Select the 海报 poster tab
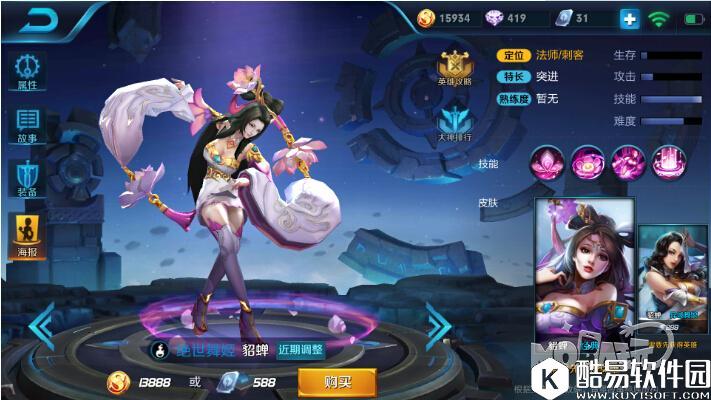 [x=27, y=235]
